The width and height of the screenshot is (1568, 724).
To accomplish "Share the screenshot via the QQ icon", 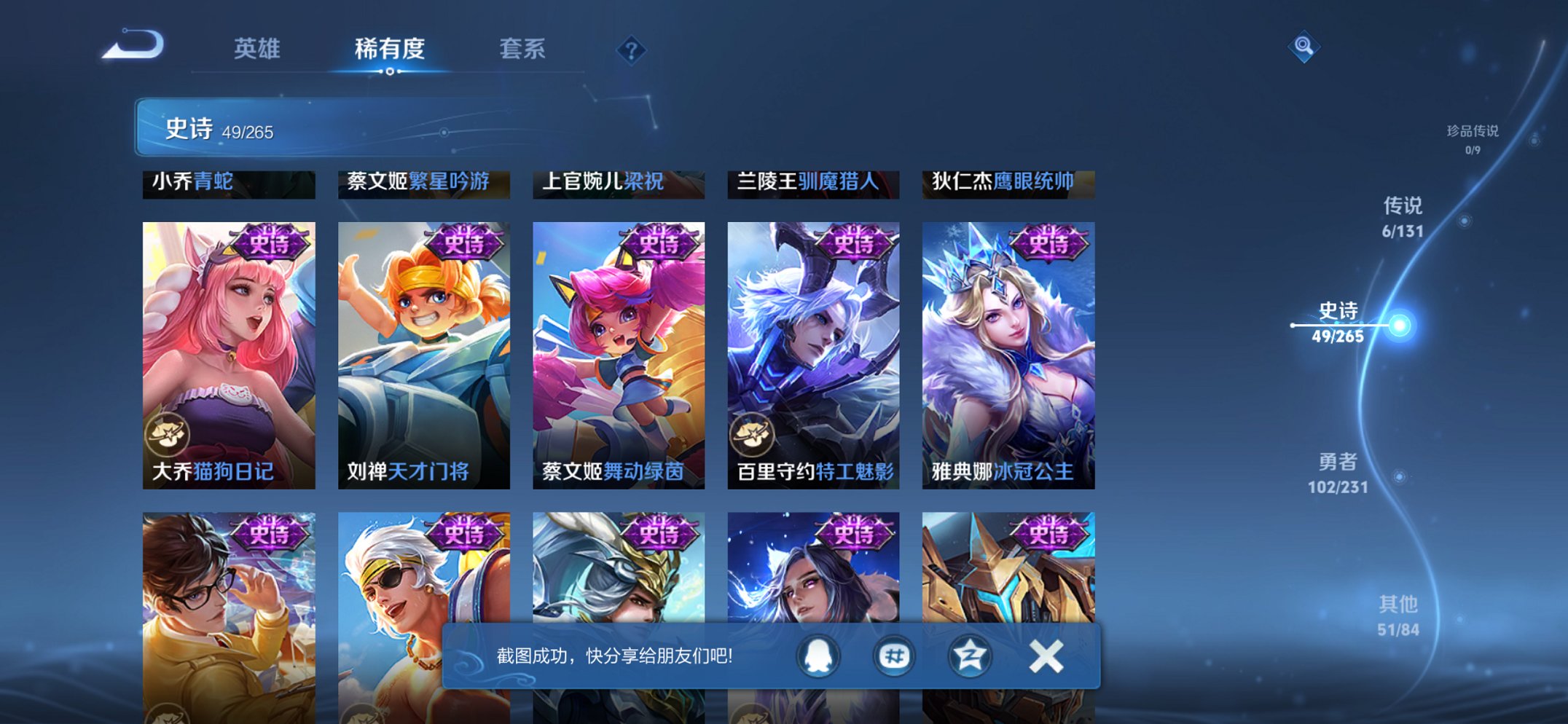I will (x=817, y=655).
